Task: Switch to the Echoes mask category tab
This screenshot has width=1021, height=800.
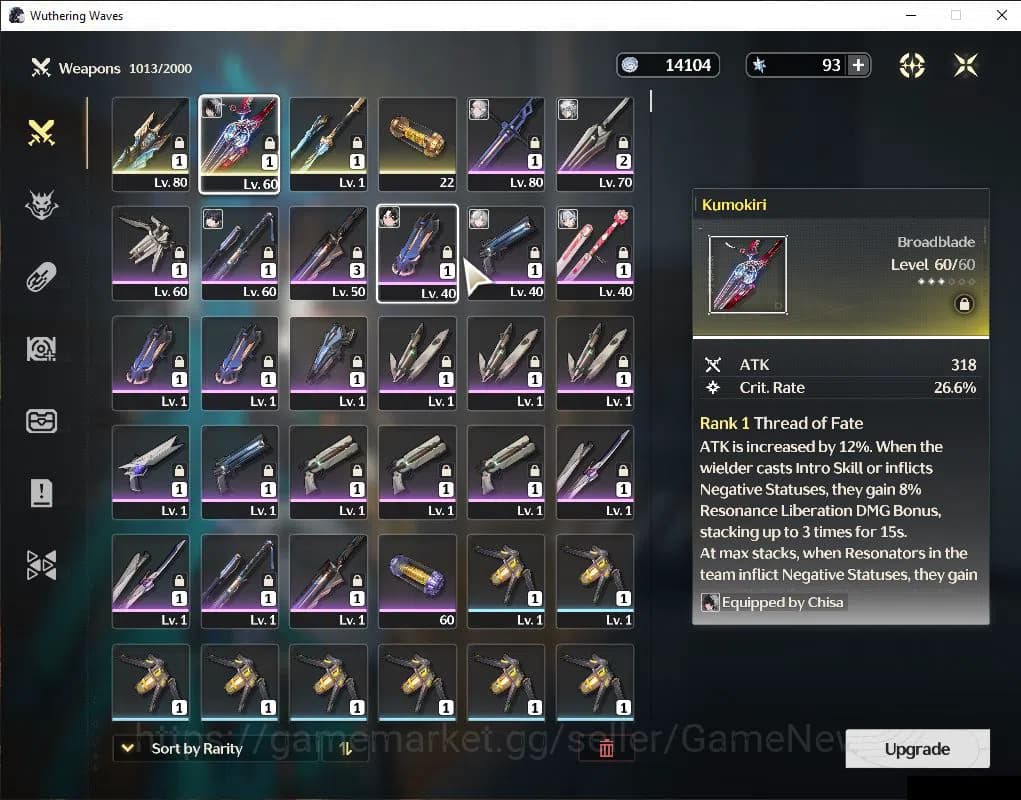Action: (41, 205)
